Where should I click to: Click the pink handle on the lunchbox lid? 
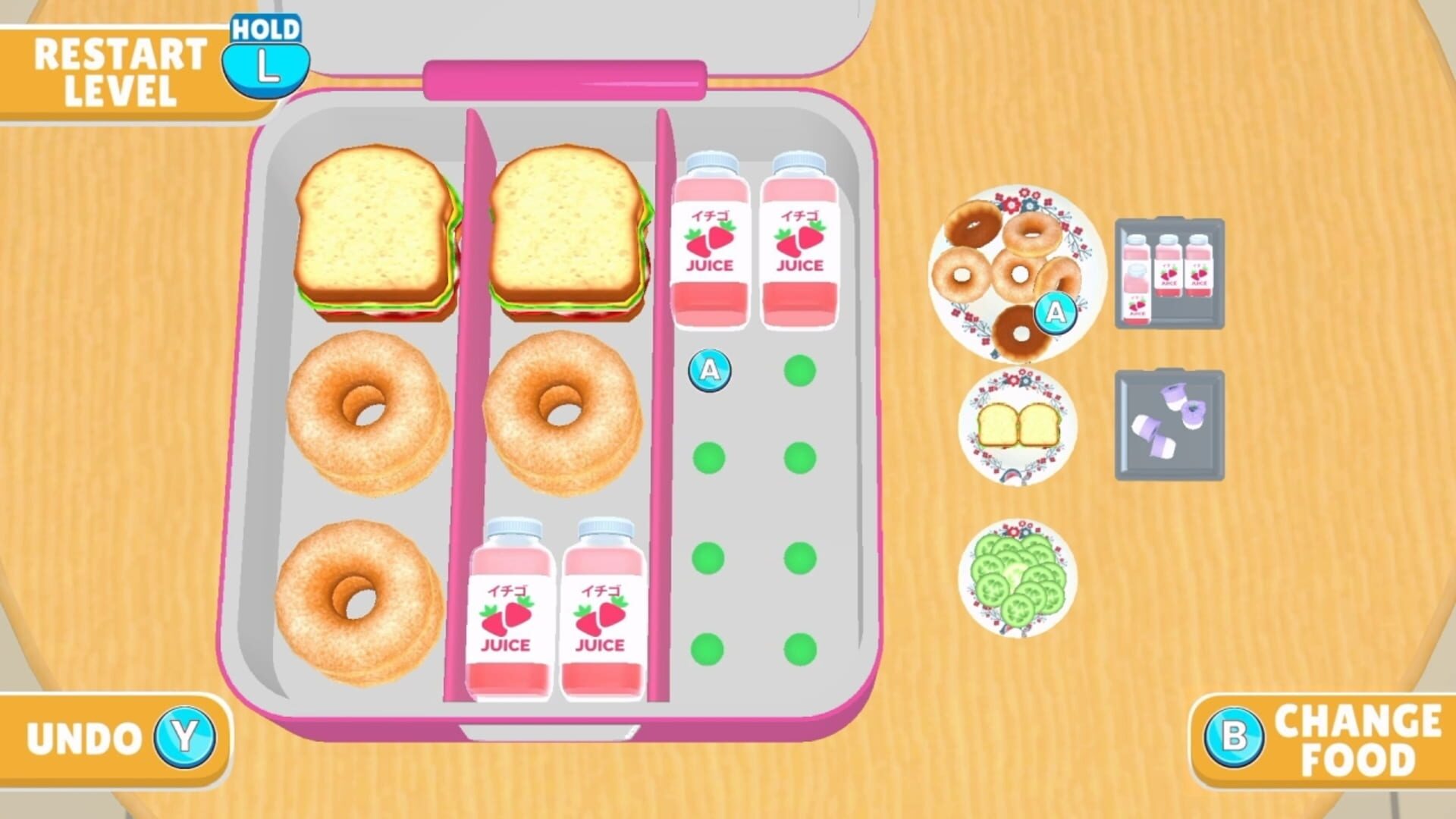coord(565,80)
